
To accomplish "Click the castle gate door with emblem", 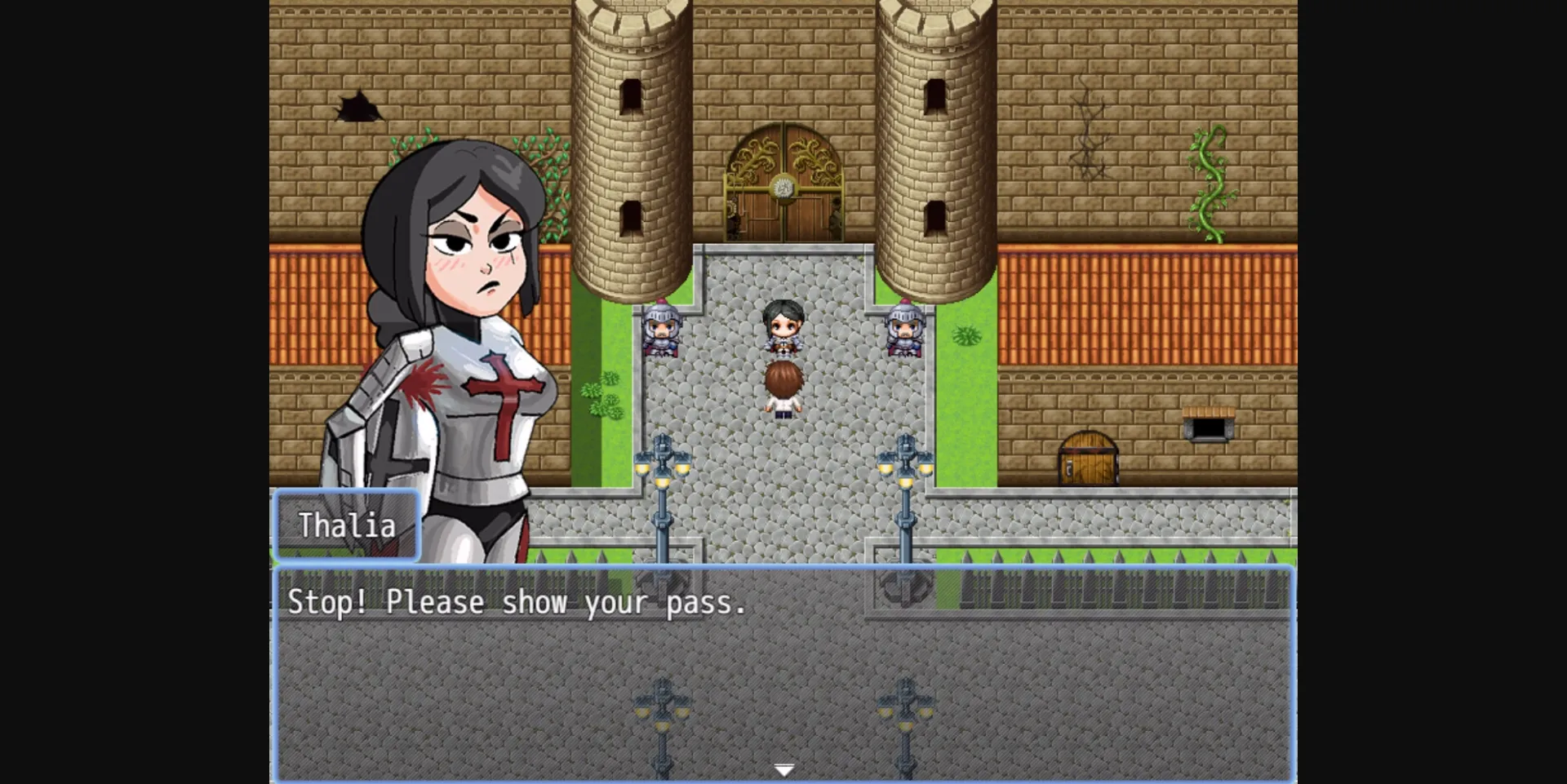I will [782, 184].
